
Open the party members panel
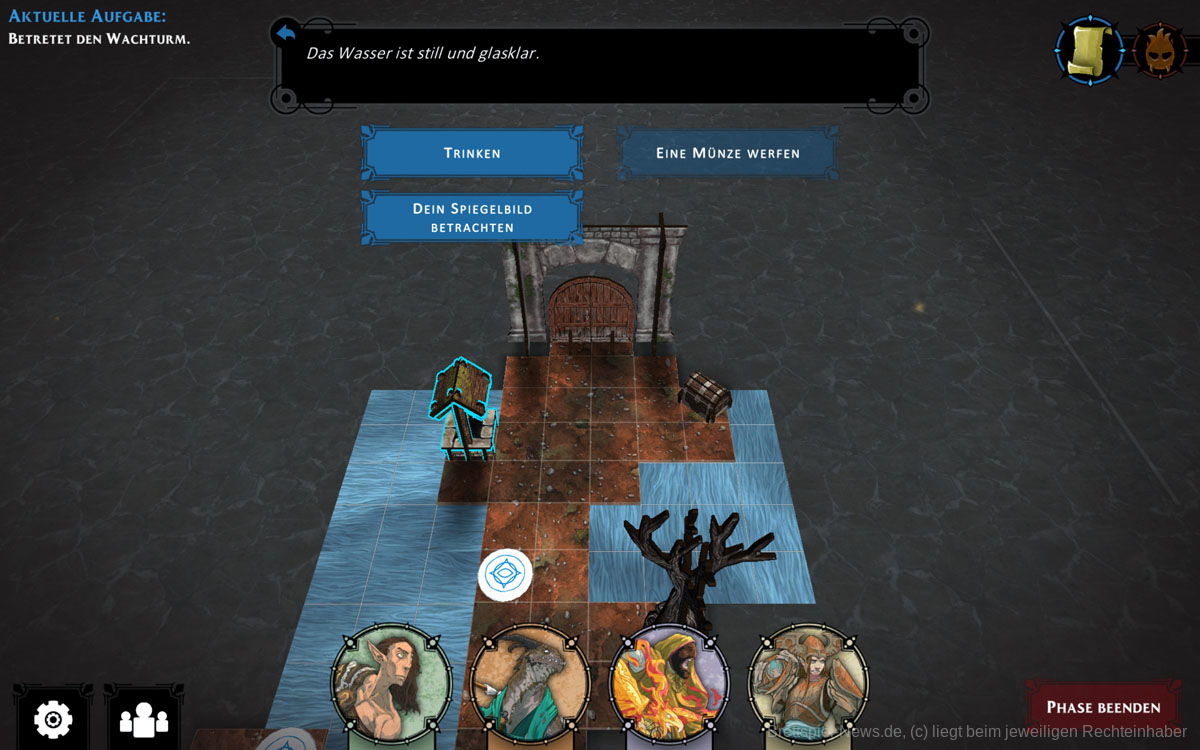point(144,718)
